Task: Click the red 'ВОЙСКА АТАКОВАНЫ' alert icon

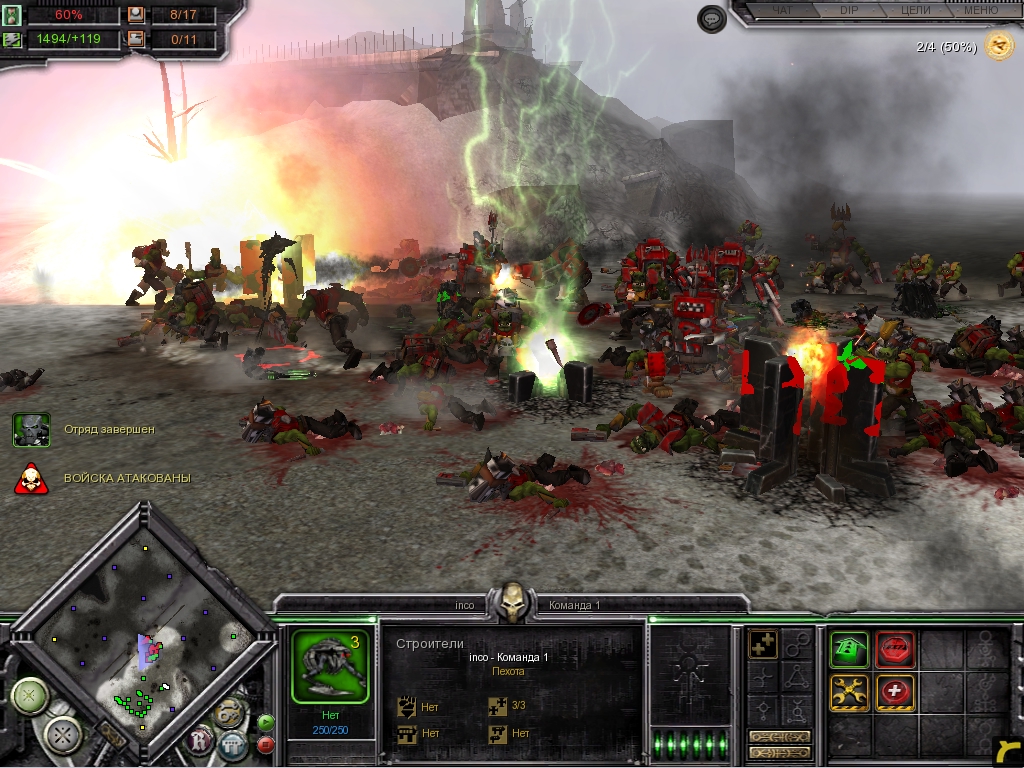Action: tap(31, 479)
